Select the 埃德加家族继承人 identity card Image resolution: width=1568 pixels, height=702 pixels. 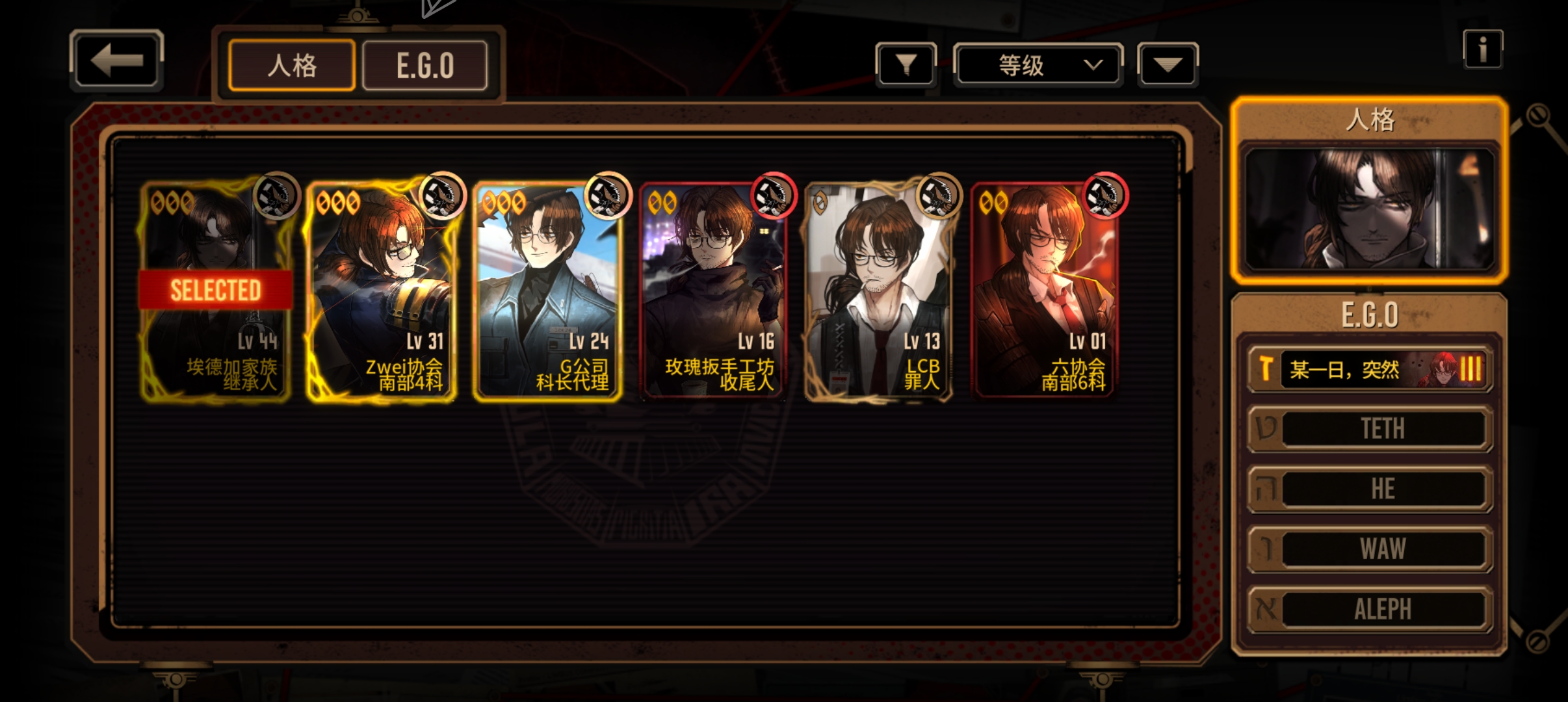[x=216, y=290]
